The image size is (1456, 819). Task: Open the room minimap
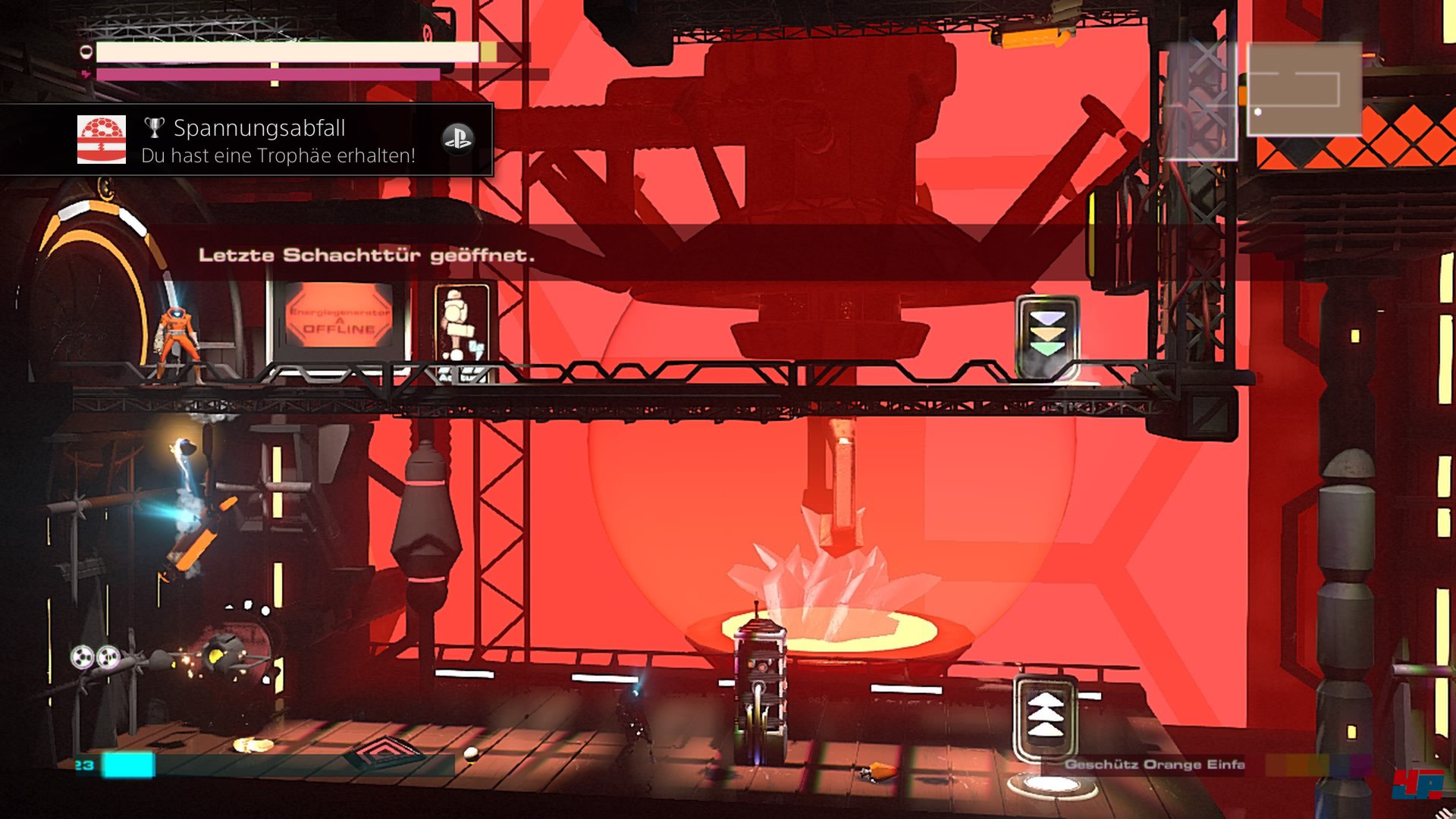pyautogui.click(x=1304, y=89)
